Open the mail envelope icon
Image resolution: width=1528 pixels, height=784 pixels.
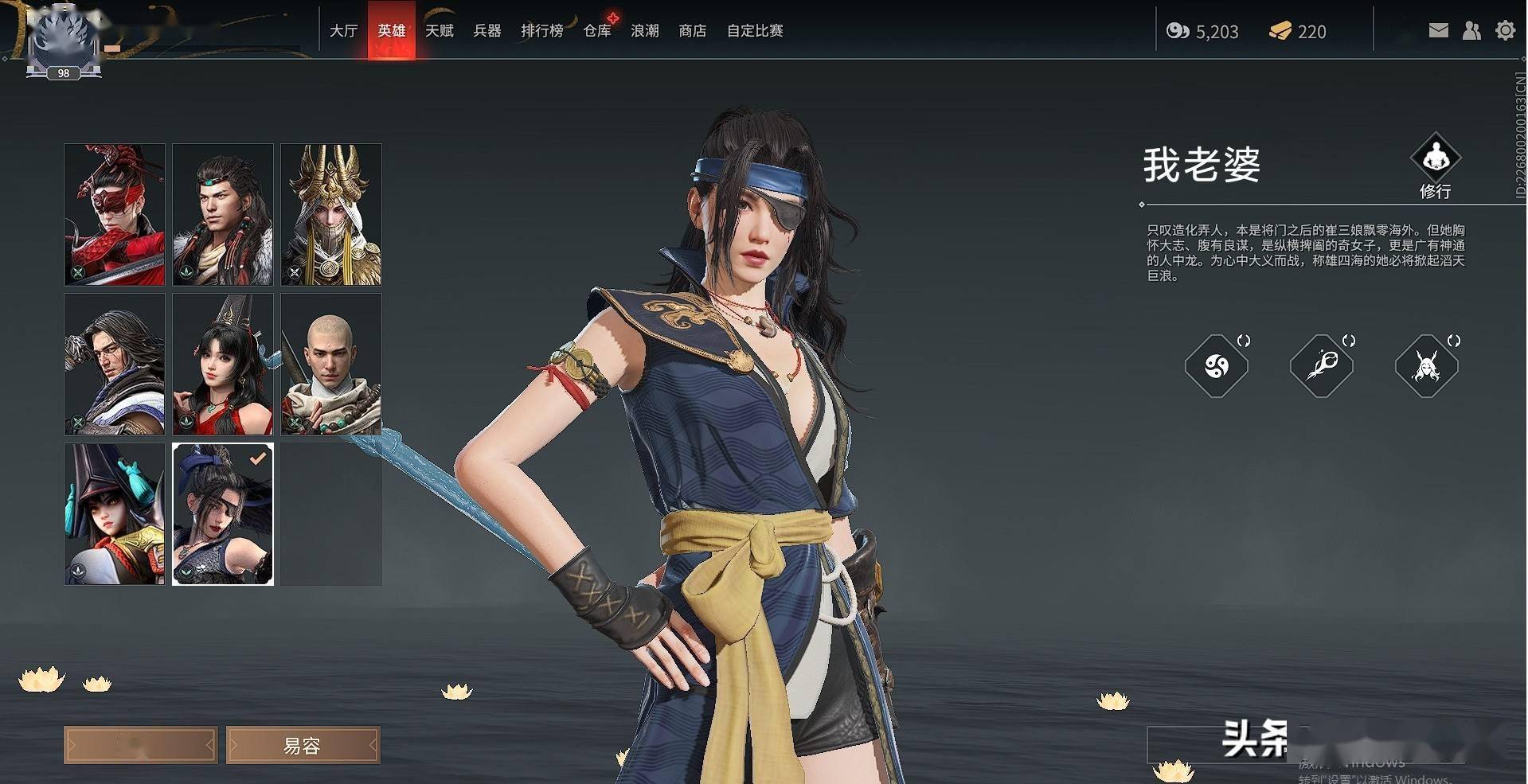(x=1438, y=31)
